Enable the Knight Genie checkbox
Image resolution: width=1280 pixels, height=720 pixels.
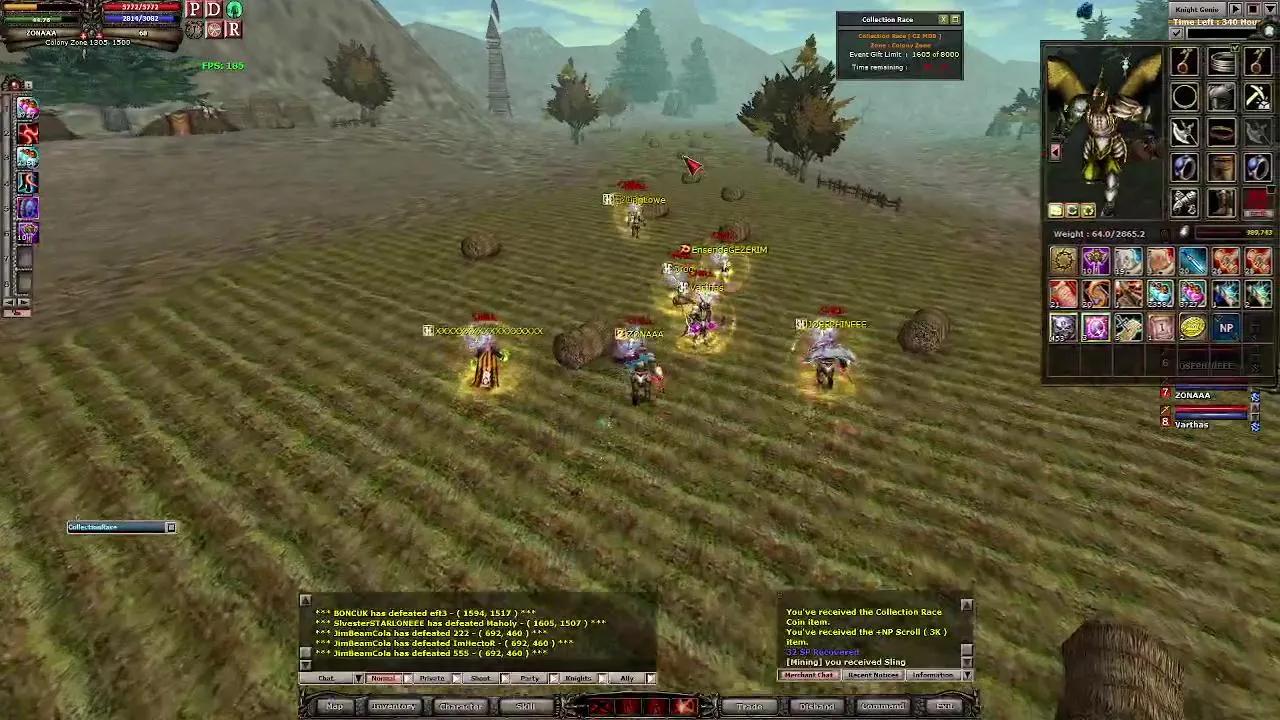pyautogui.click(x=1177, y=33)
